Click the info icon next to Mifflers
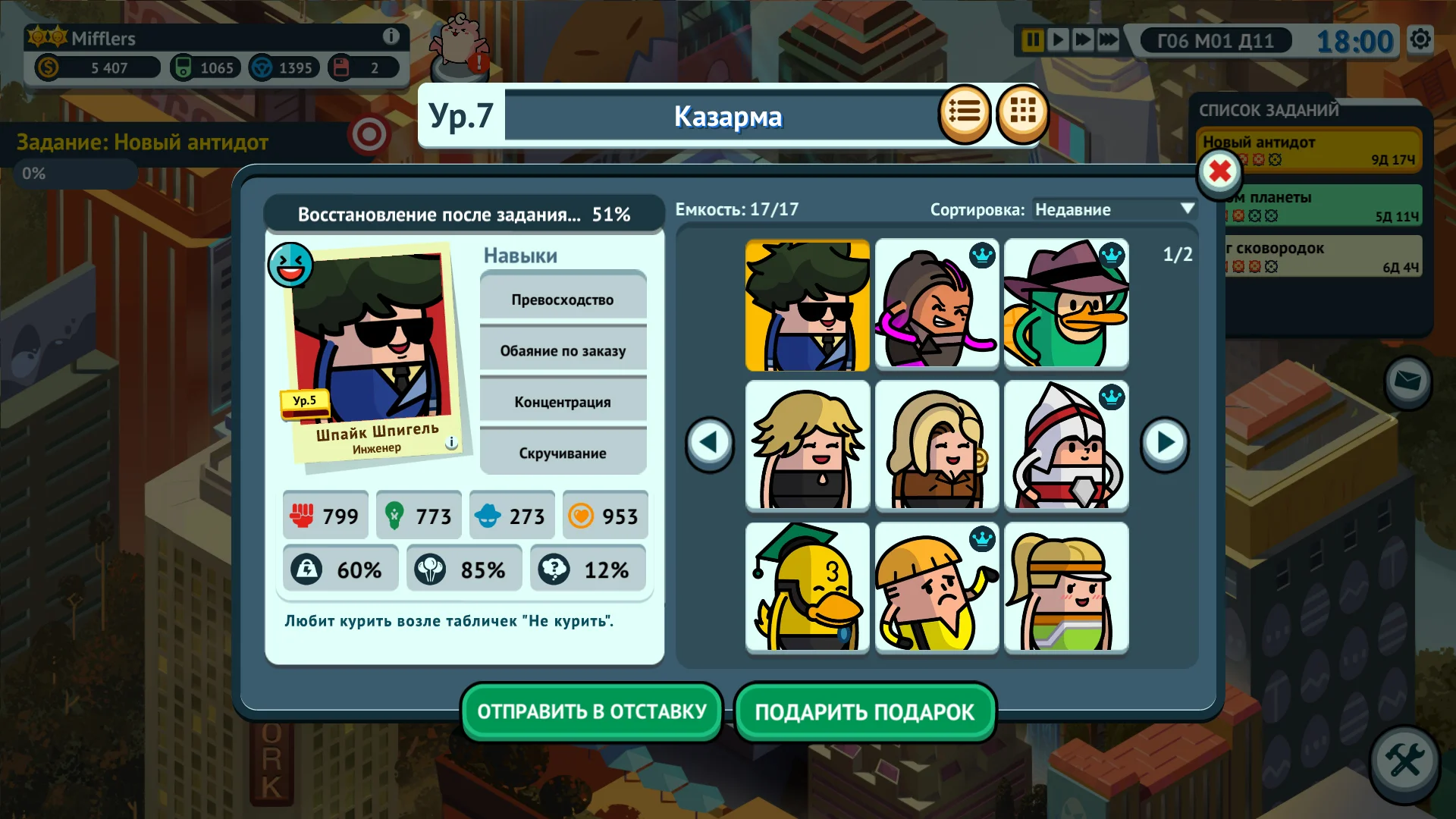The width and height of the screenshot is (1456, 819). coord(391,36)
